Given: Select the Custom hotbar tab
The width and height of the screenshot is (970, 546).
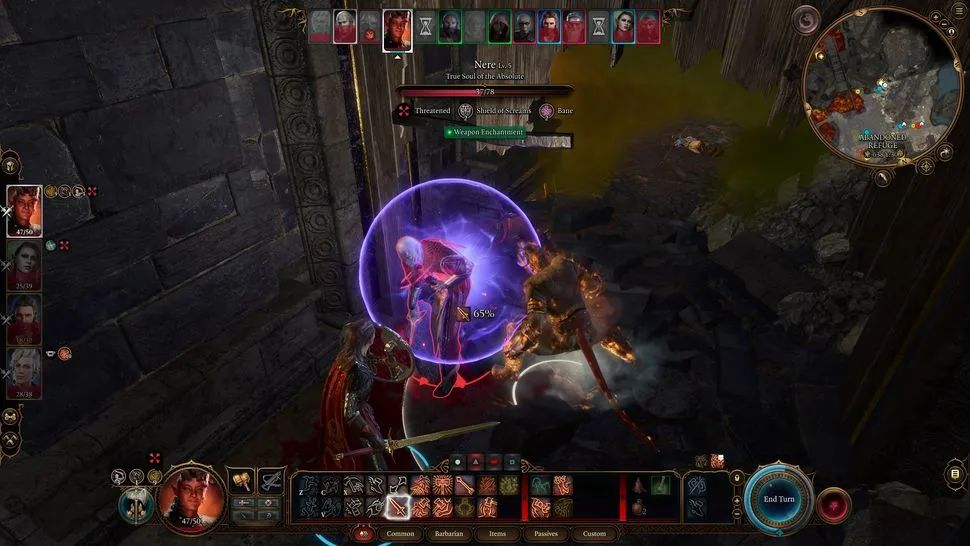Looking at the screenshot, I should 594,533.
